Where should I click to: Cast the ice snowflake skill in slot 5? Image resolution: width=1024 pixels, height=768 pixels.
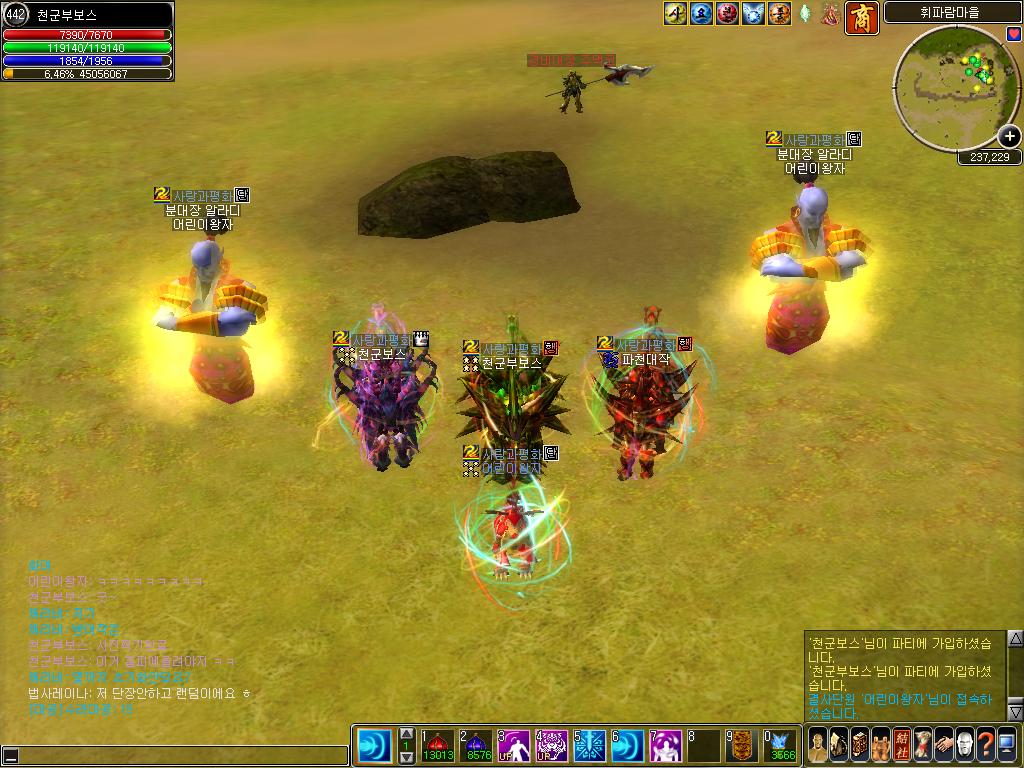tap(590, 746)
